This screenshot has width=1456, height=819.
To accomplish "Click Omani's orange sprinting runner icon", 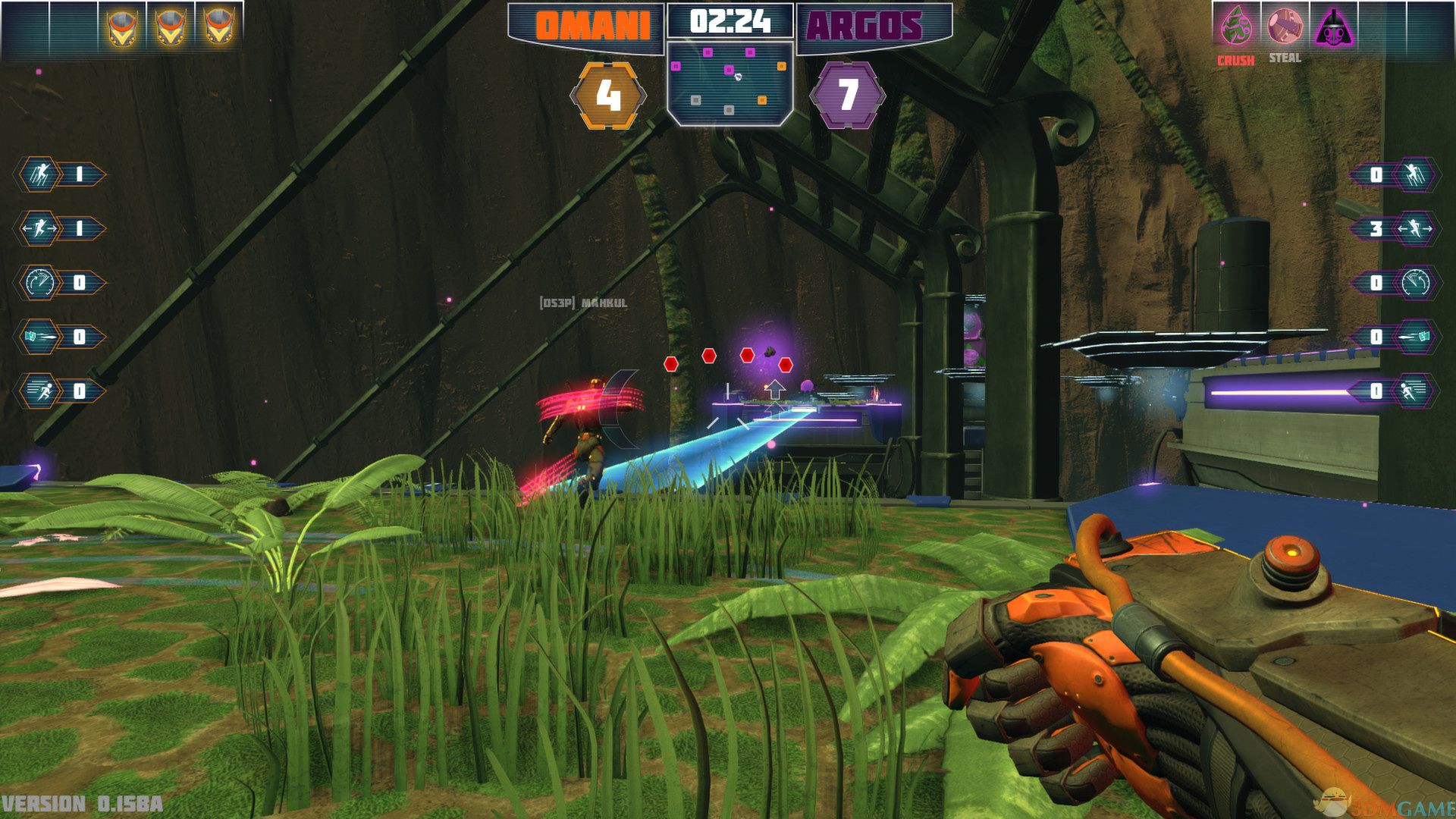I will 39,391.
